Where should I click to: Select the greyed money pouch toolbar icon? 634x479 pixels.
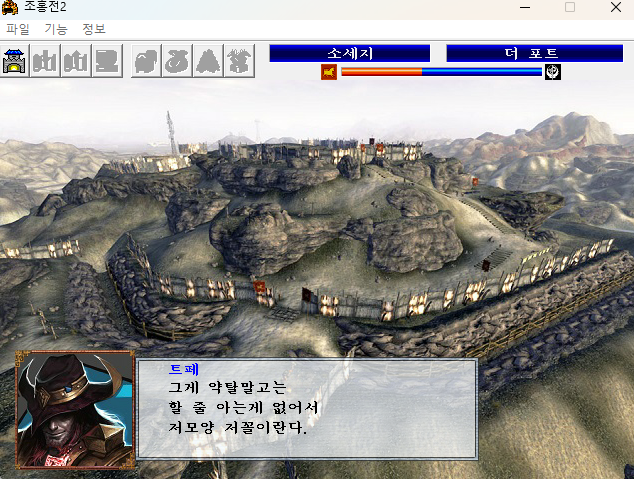click(x=177, y=61)
